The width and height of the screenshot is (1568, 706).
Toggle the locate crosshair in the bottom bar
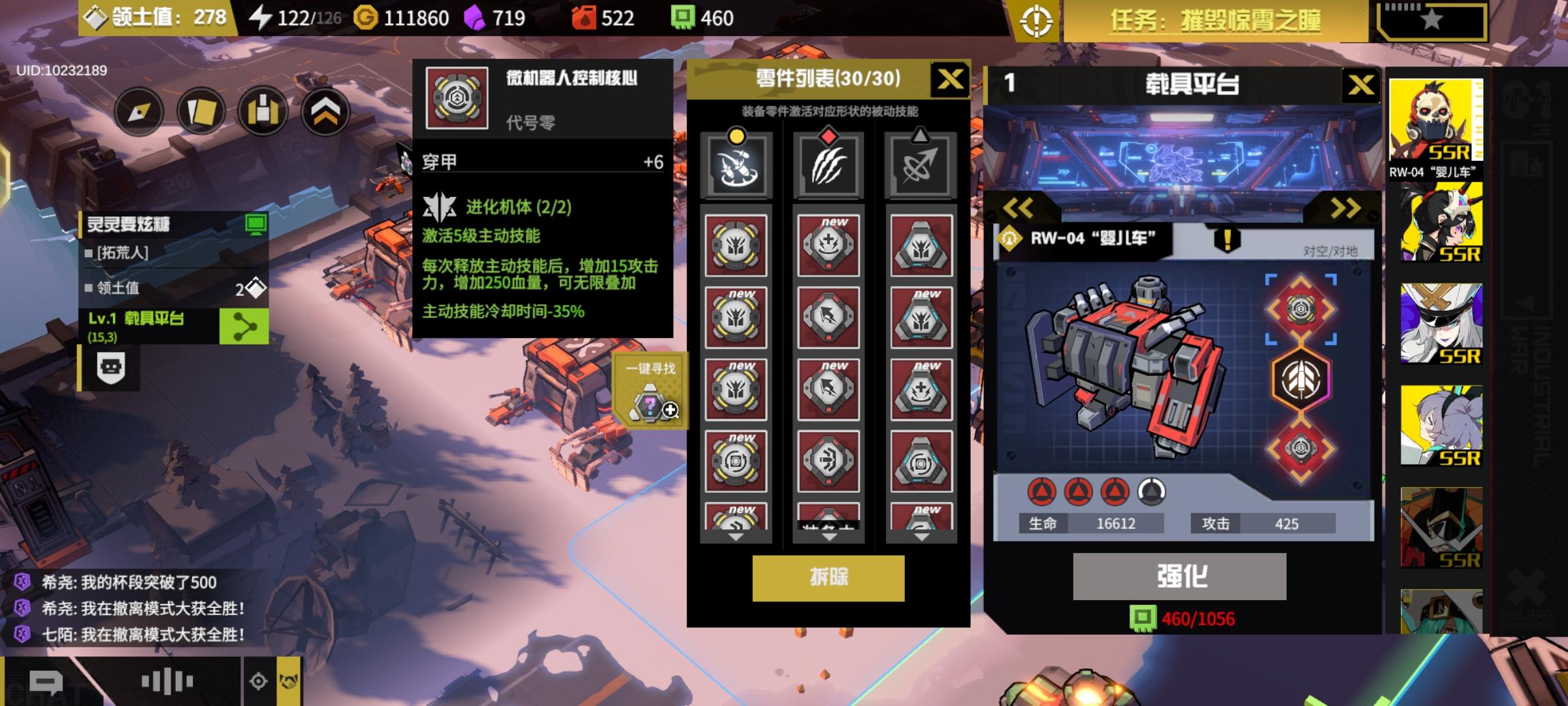click(x=259, y=681)
